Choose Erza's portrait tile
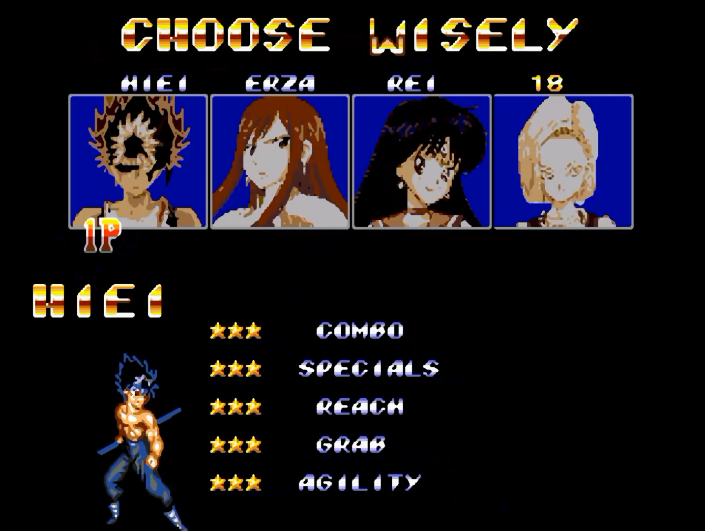705x531 pixels. coord(280,161)
